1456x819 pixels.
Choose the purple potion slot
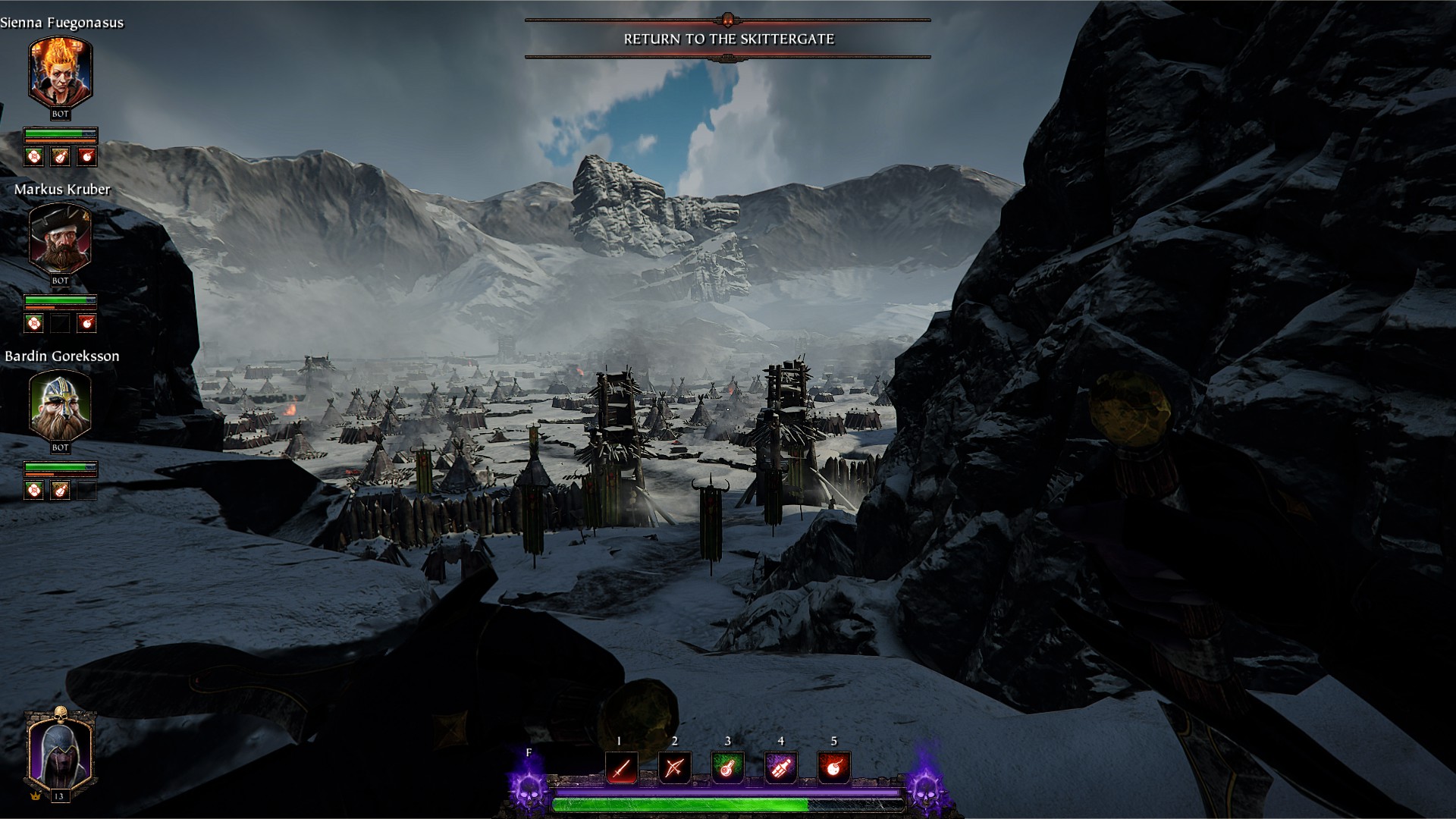point(780,769)
